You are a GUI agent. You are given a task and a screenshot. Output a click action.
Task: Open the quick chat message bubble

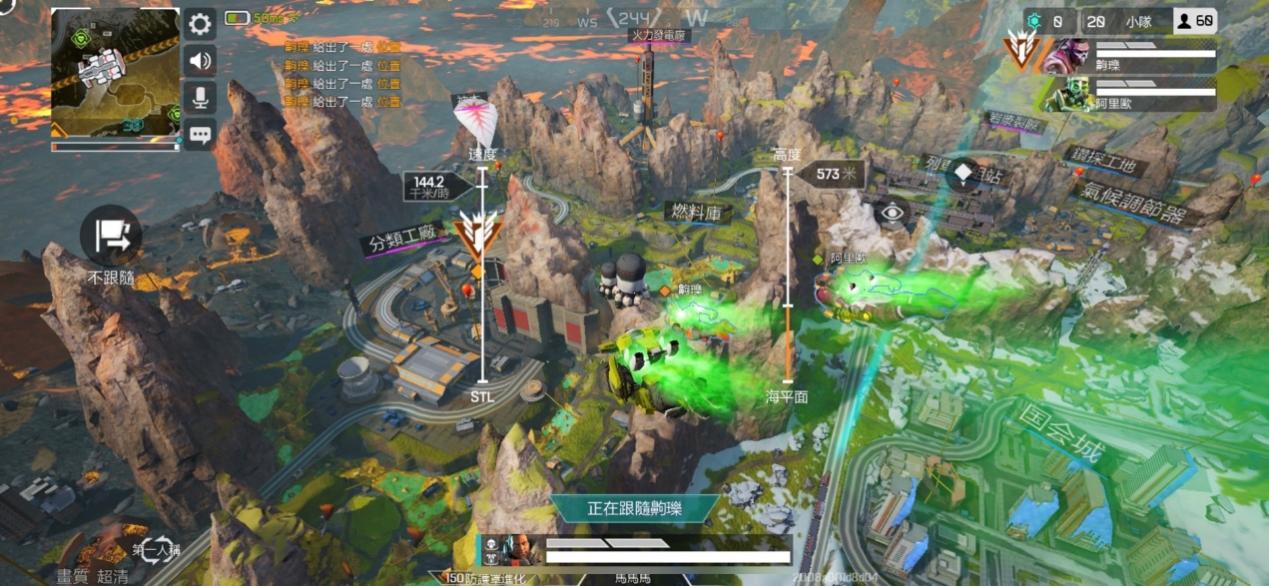pos(200,133)
